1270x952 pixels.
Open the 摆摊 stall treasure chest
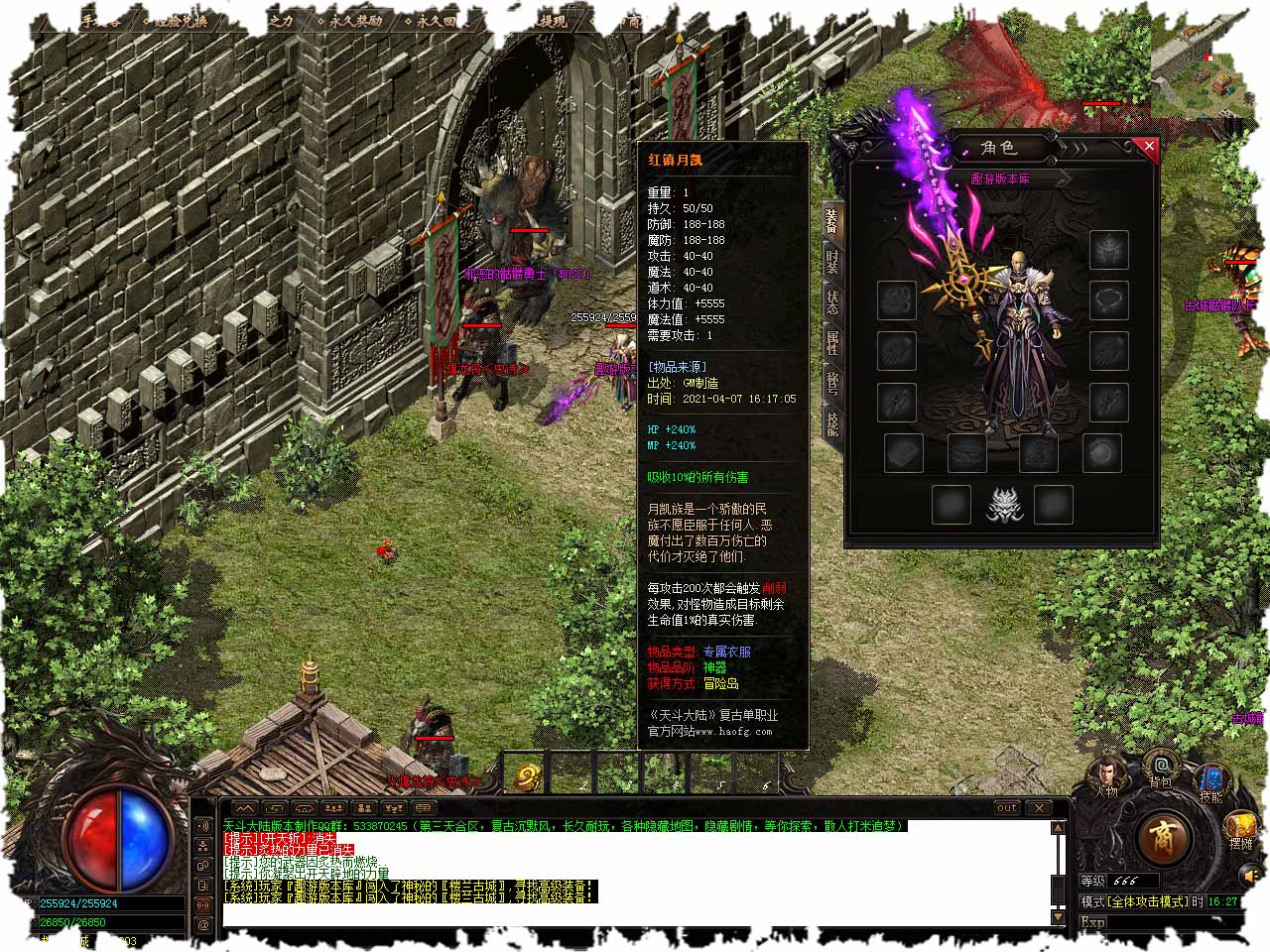[x=1241, y=827]
